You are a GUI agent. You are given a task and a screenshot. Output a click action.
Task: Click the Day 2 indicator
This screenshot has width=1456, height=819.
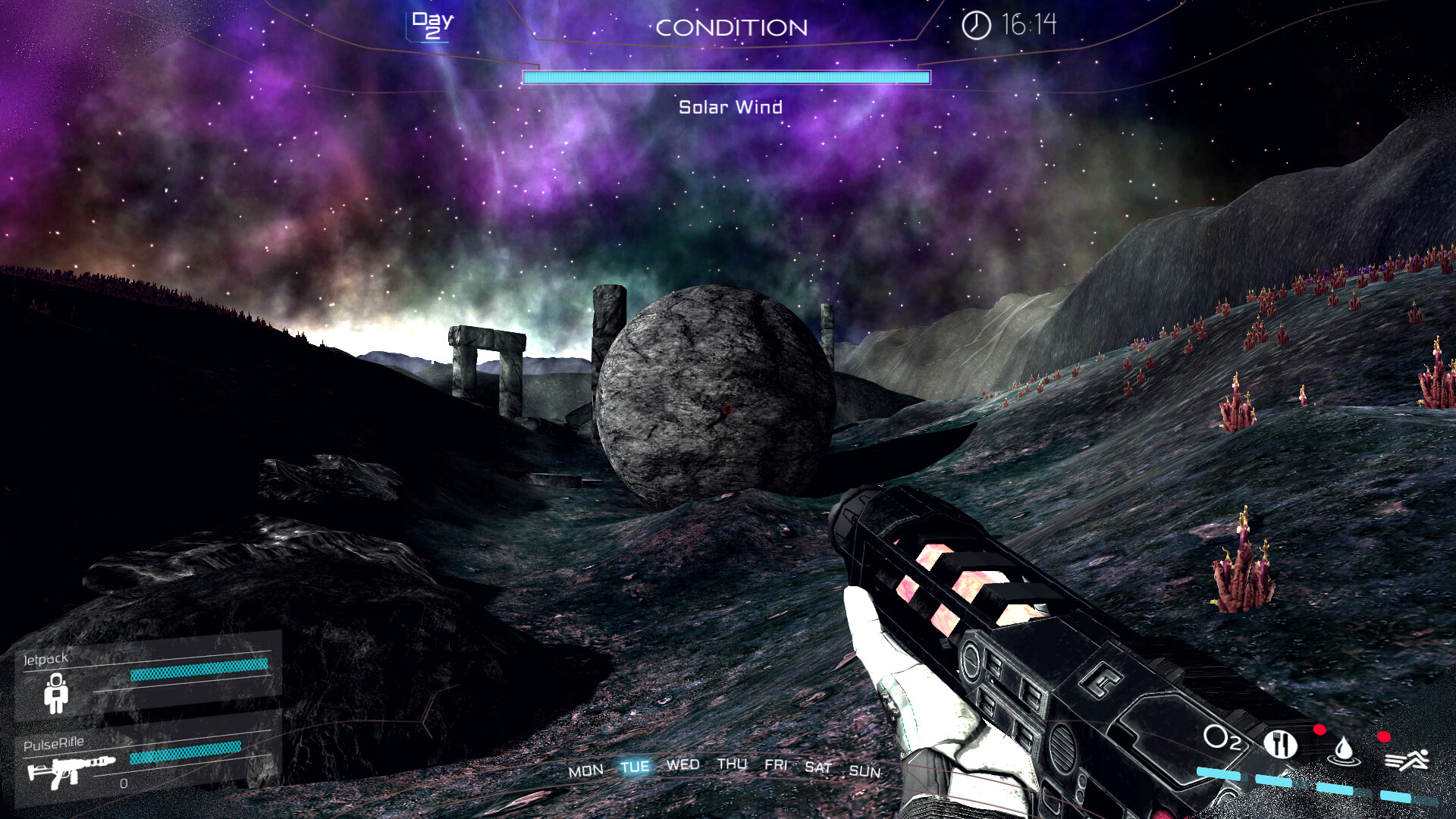(x=433, y=25)
